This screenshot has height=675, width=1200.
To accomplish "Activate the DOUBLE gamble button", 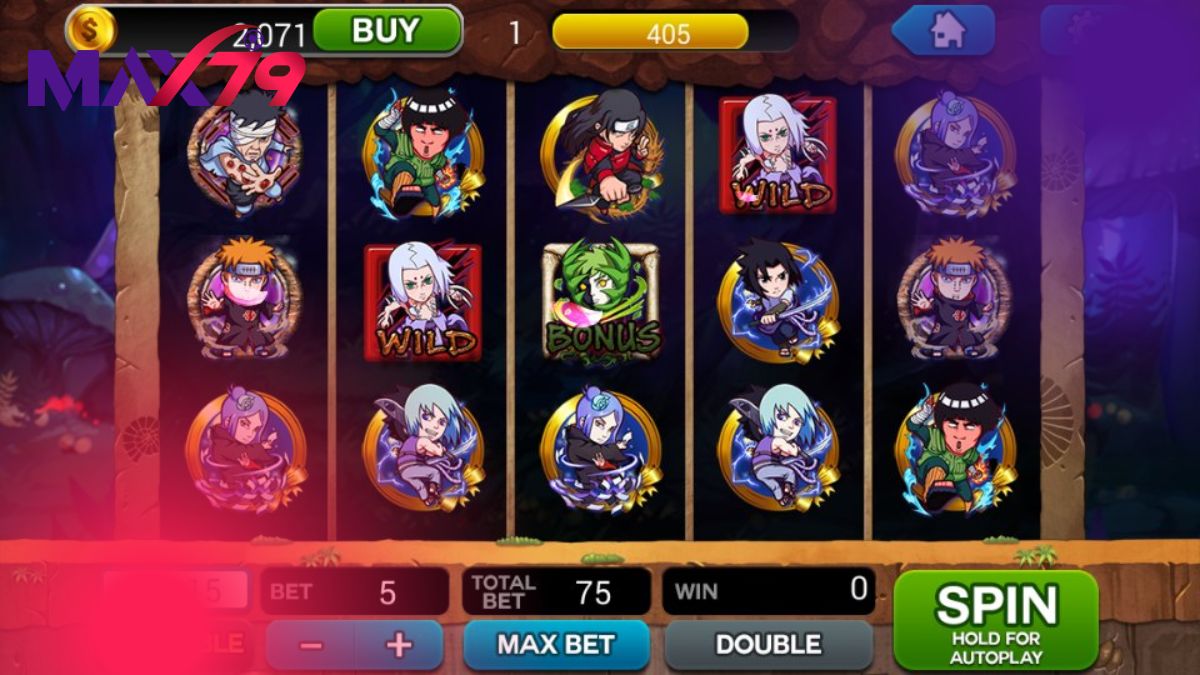I will coord(768,644).
